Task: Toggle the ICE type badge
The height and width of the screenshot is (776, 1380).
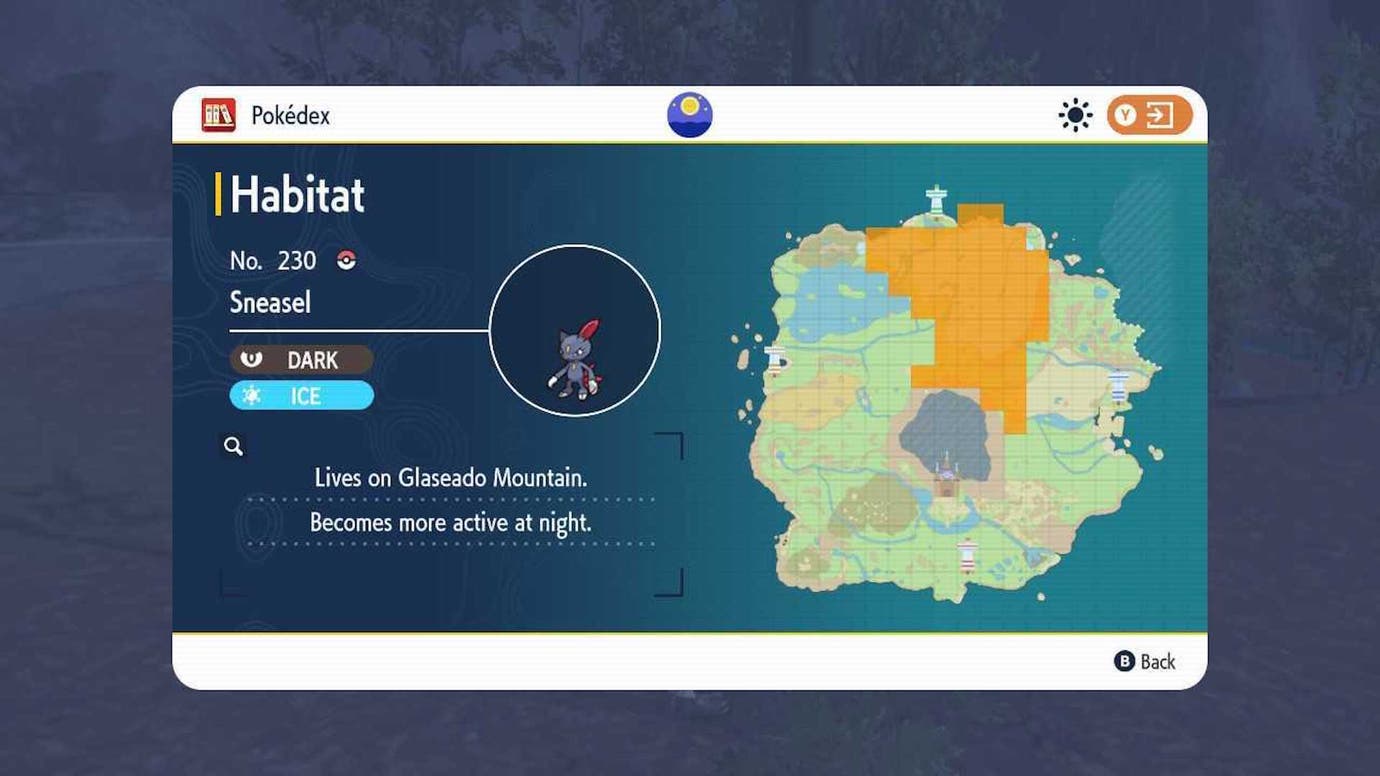Action: [301, 395]
